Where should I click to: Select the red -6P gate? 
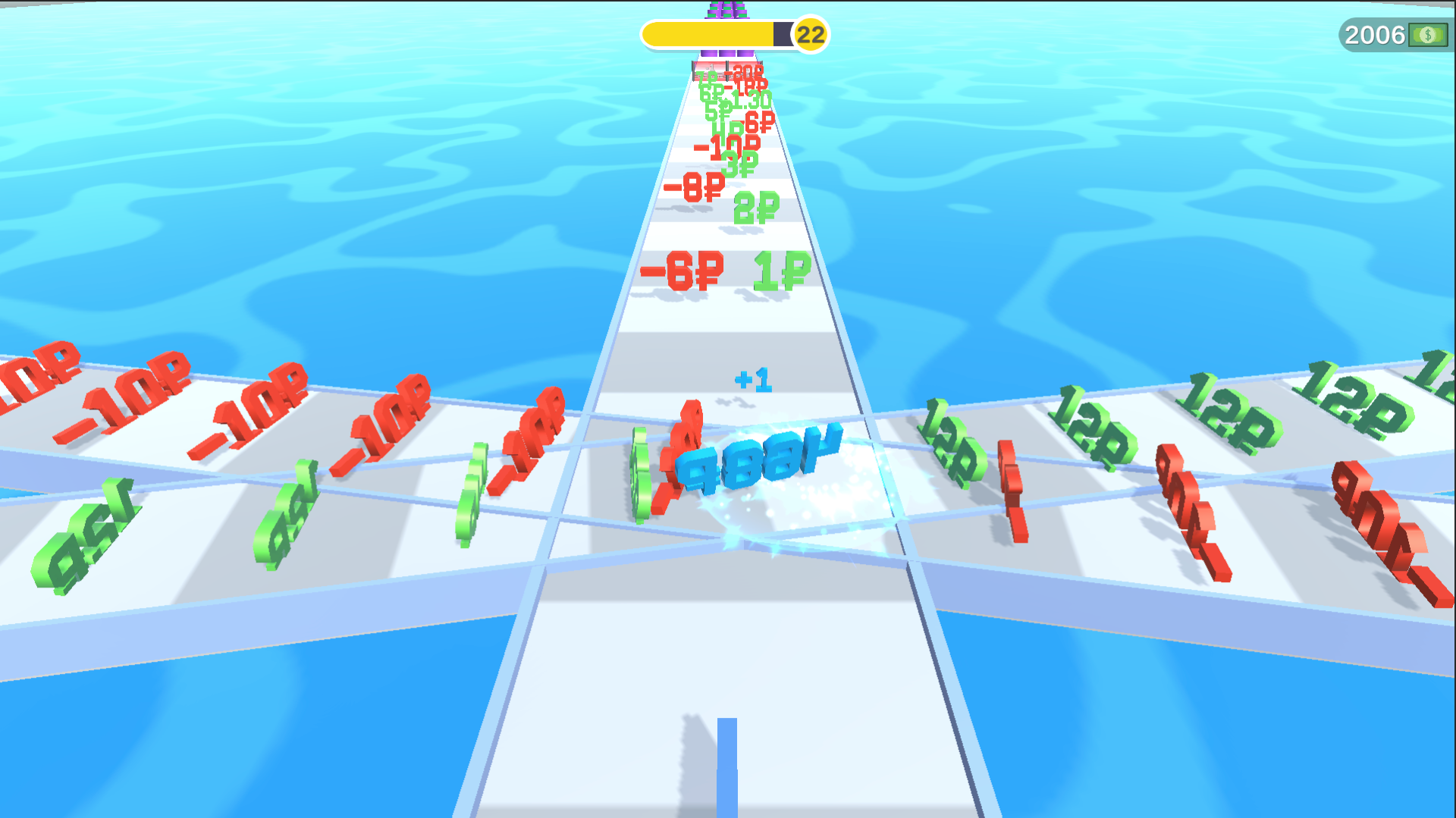680,271
